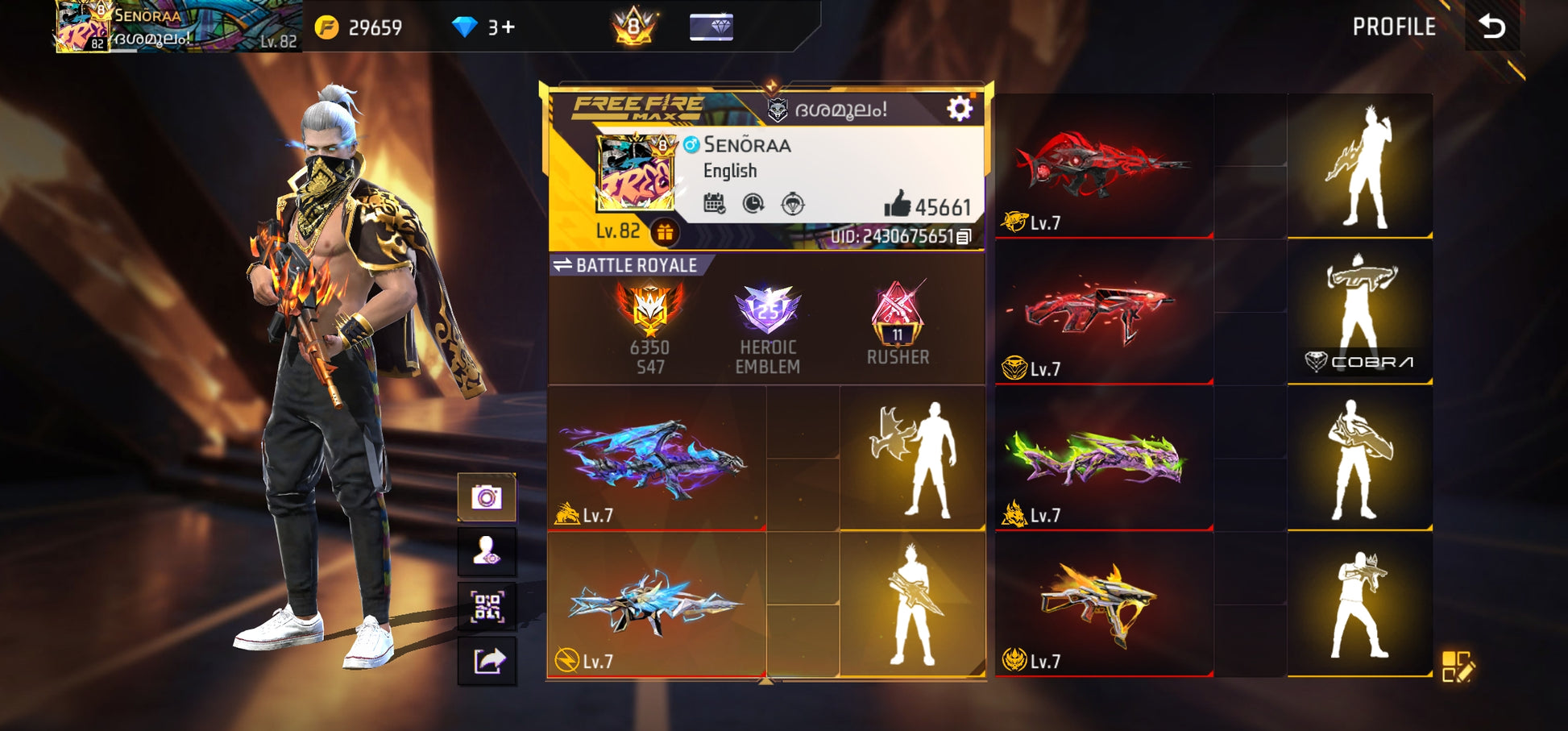Go back using the return arrow
The height and width of the screenshot is (731, 1568).
tap(1491, 27)
